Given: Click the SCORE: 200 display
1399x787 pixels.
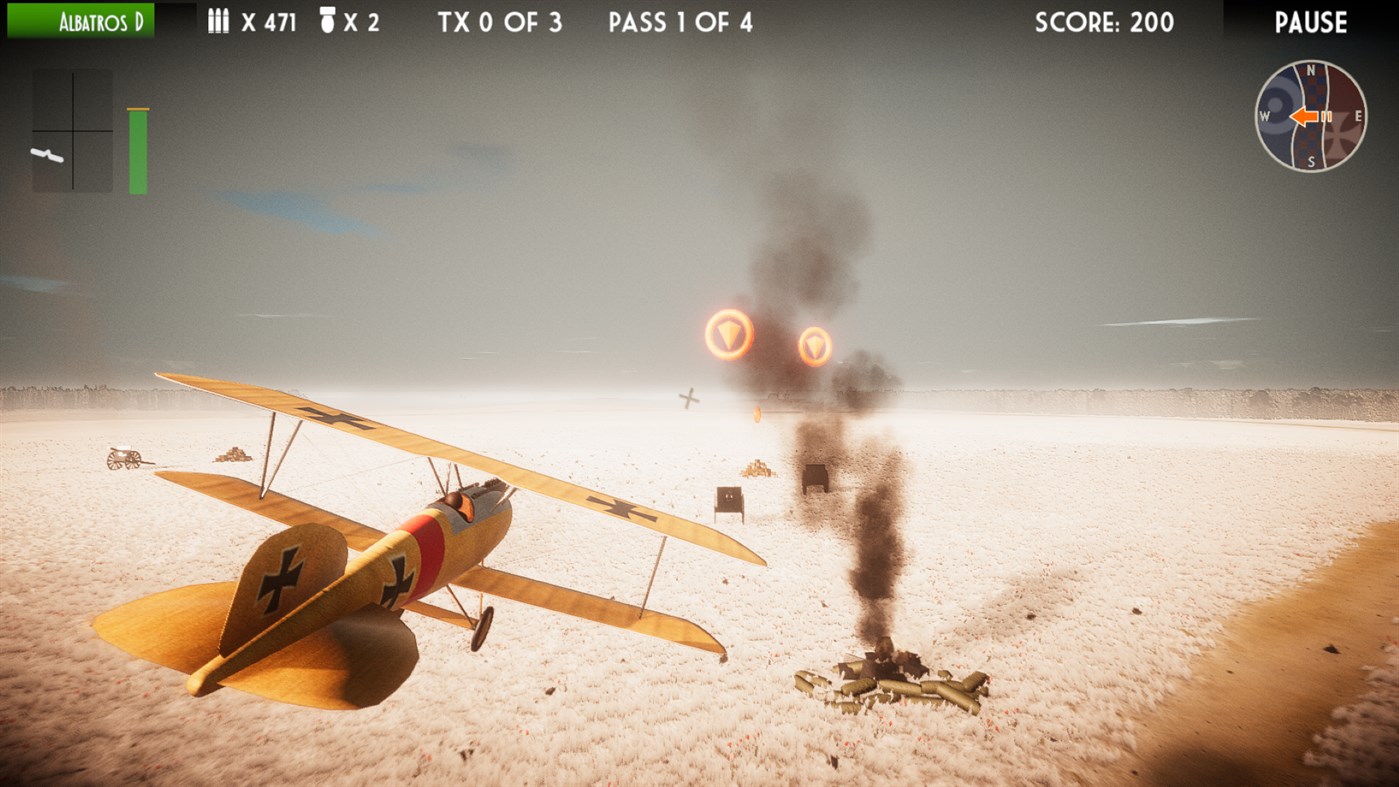Looking at the screenshot, I should pos(1106,21).
